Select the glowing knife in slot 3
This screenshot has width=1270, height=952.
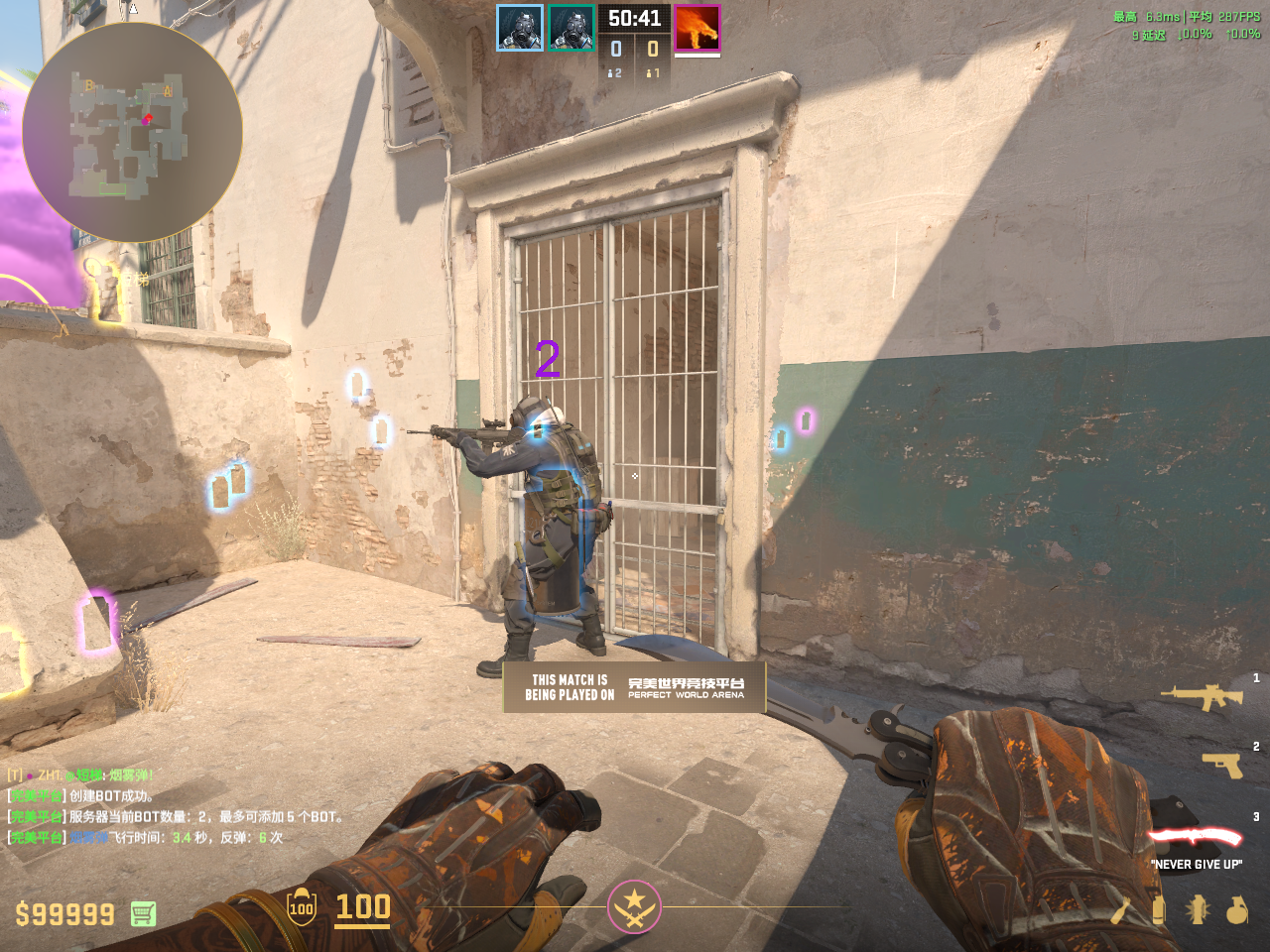tap(1196, 838)
